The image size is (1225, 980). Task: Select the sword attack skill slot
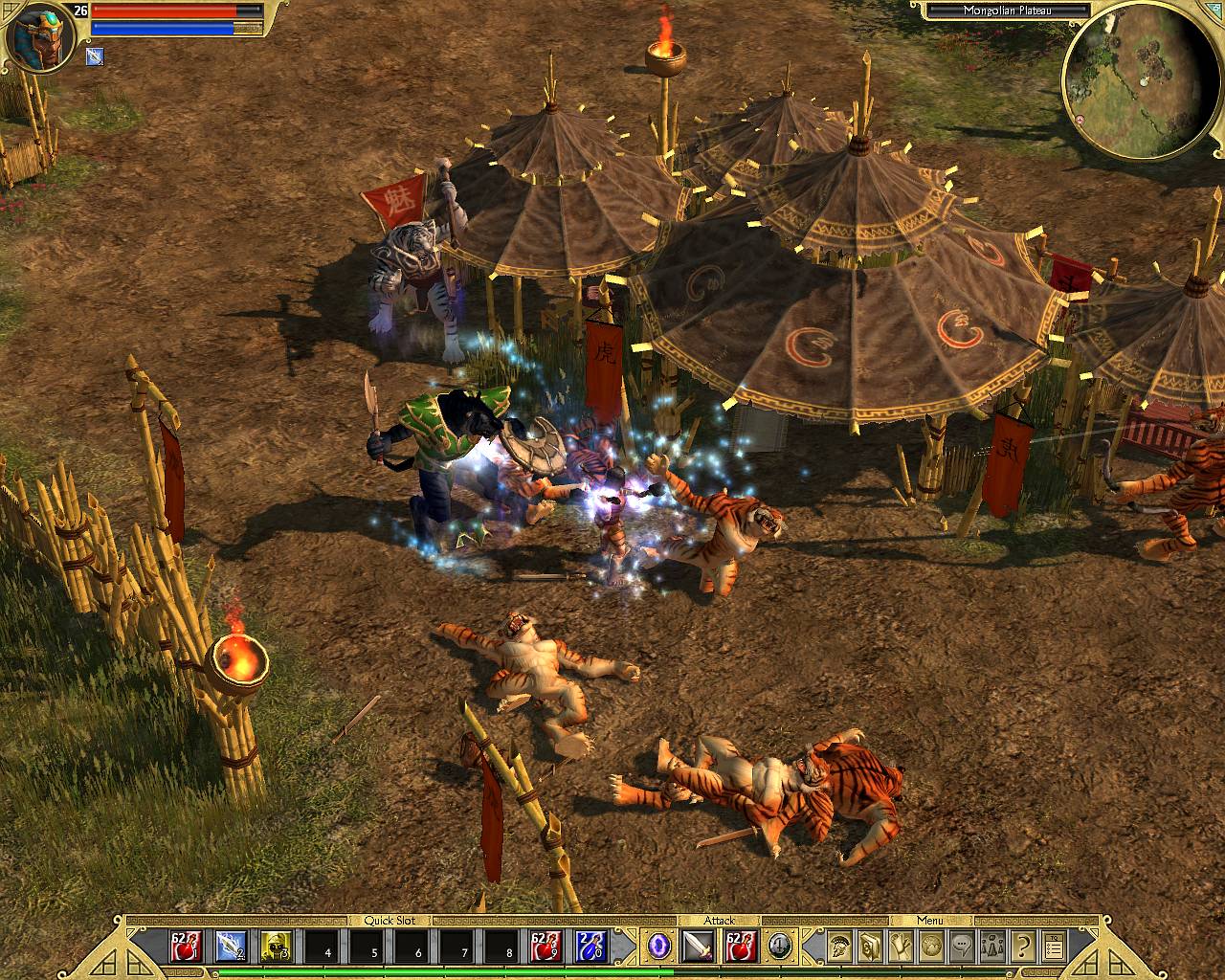pos(697,947)
